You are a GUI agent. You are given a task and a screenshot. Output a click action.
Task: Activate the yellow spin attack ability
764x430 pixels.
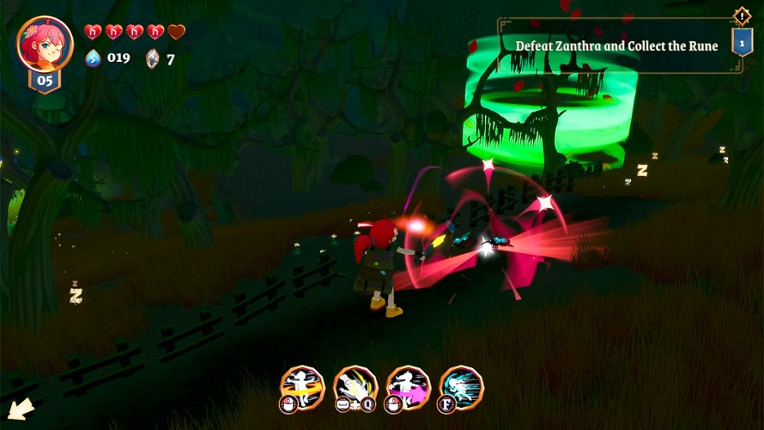coord(302,386)
